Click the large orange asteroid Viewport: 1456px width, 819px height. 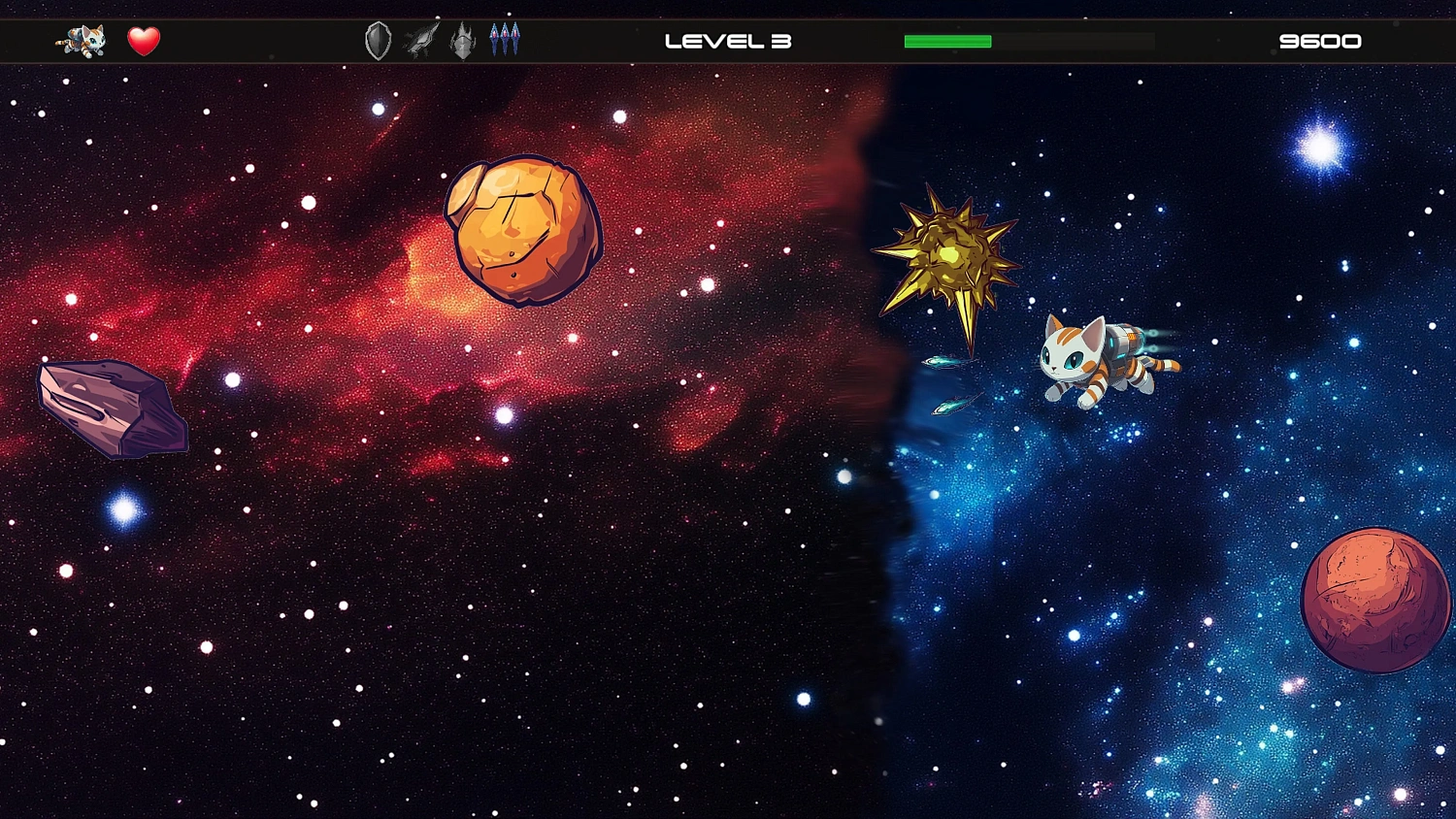(521, 231)
